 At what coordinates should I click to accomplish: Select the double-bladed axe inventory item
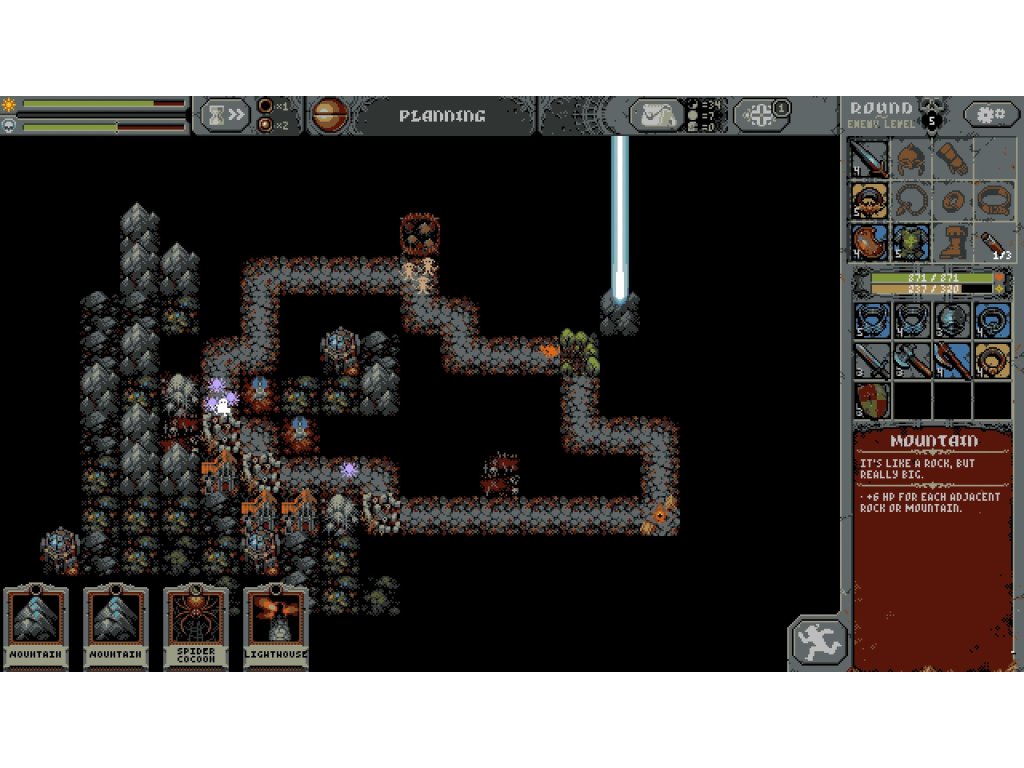(x=911, y=360)
